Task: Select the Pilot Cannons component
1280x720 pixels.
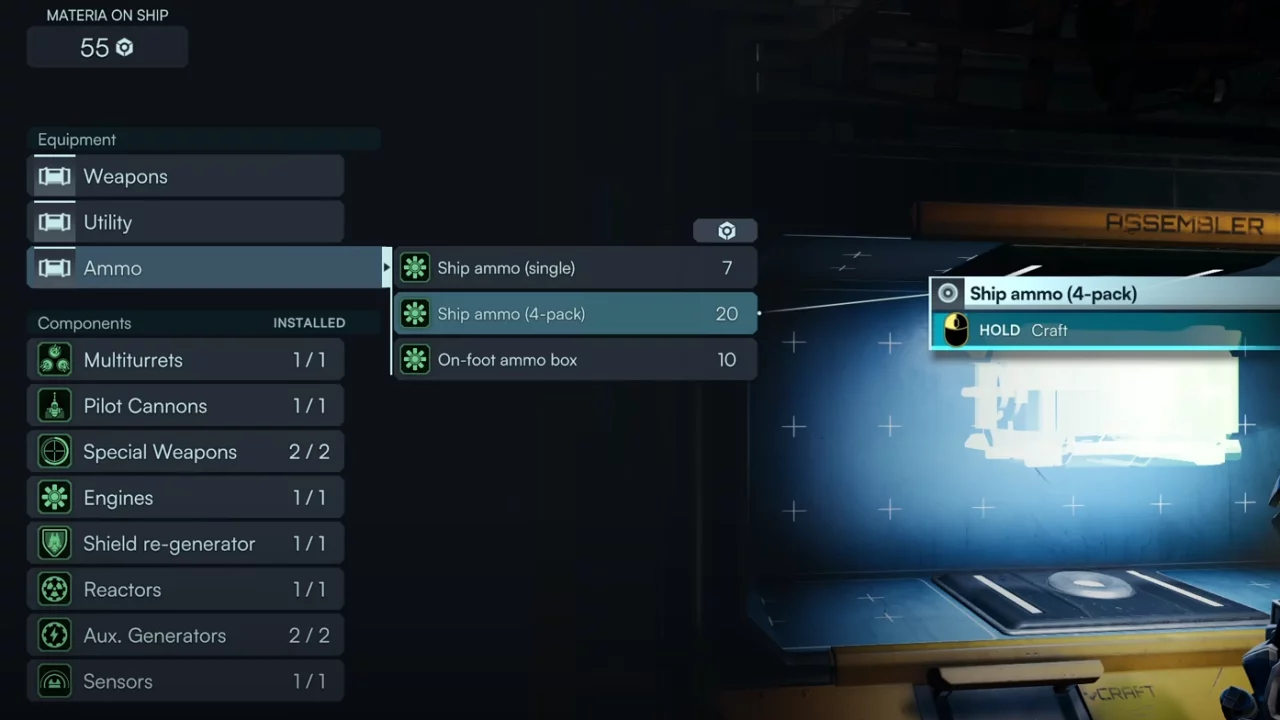Action: 186,406
